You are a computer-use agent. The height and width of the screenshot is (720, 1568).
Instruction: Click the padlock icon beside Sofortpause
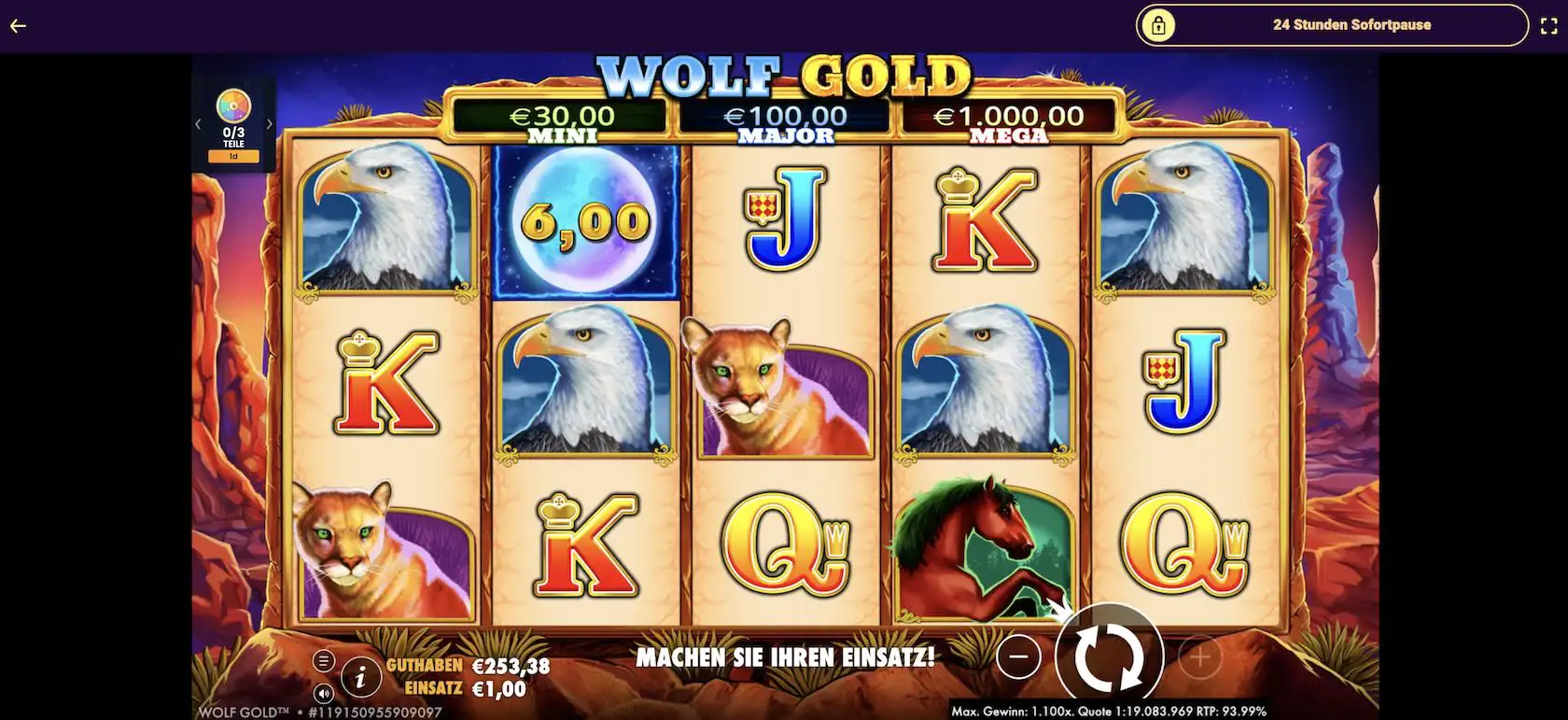click(x=1160, y=24)
